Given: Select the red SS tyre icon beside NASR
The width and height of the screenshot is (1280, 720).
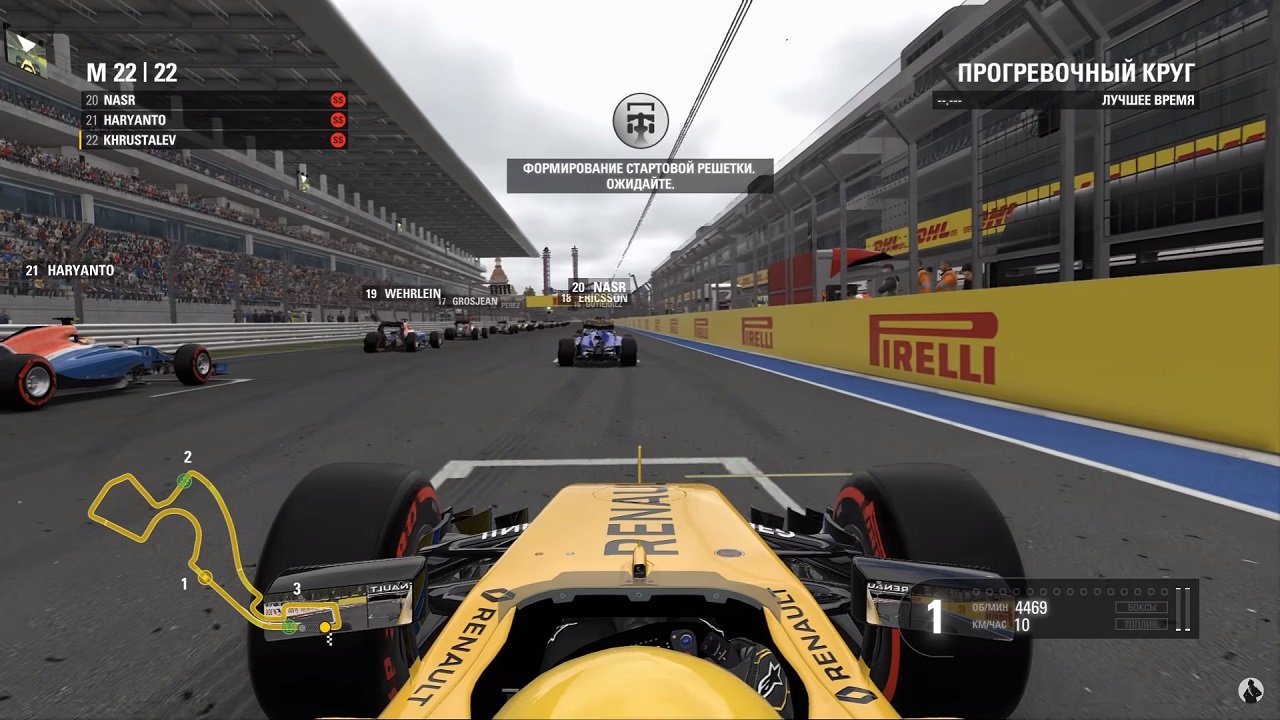Looking at the screenshot, I should click(x=337, y=101).
